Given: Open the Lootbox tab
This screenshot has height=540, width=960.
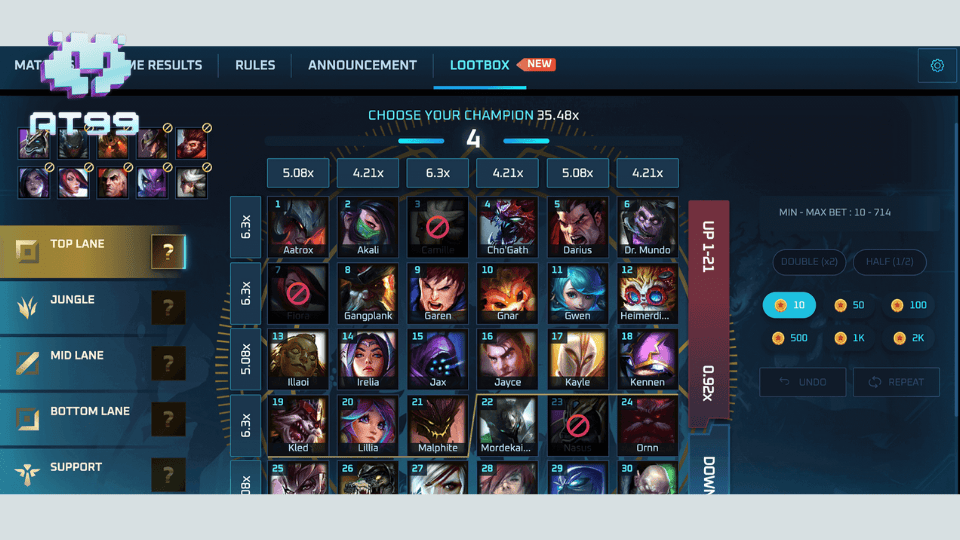Looking at the screenshot, I should click(480, 65).
